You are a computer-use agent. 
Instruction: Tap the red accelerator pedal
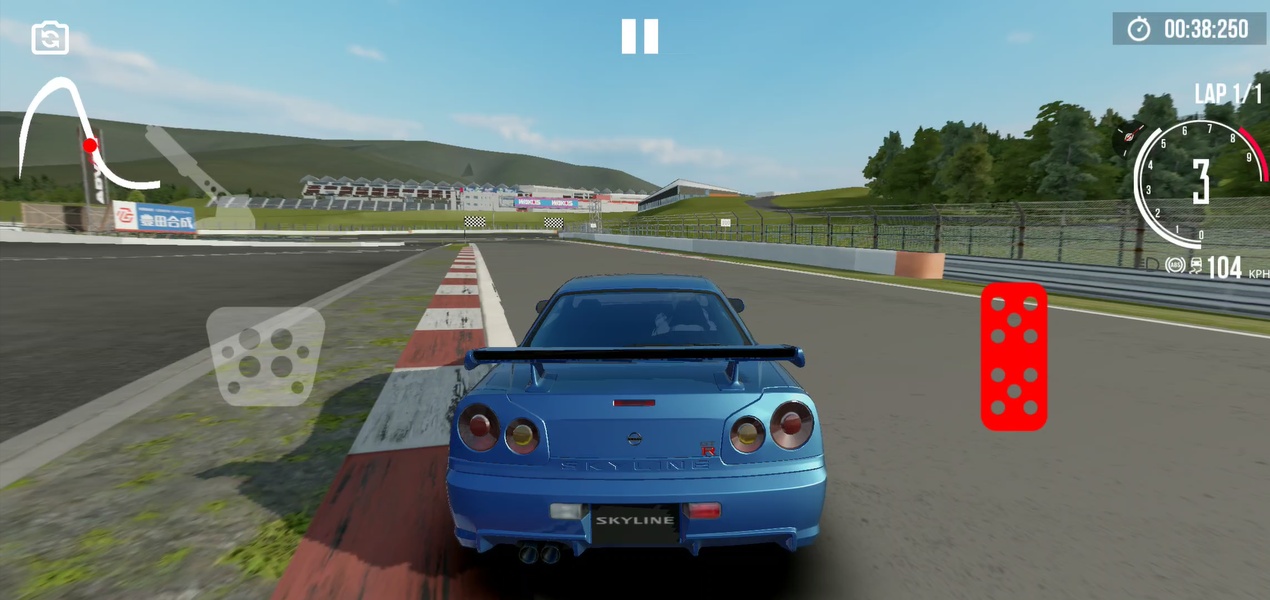tap(1013, 356)
